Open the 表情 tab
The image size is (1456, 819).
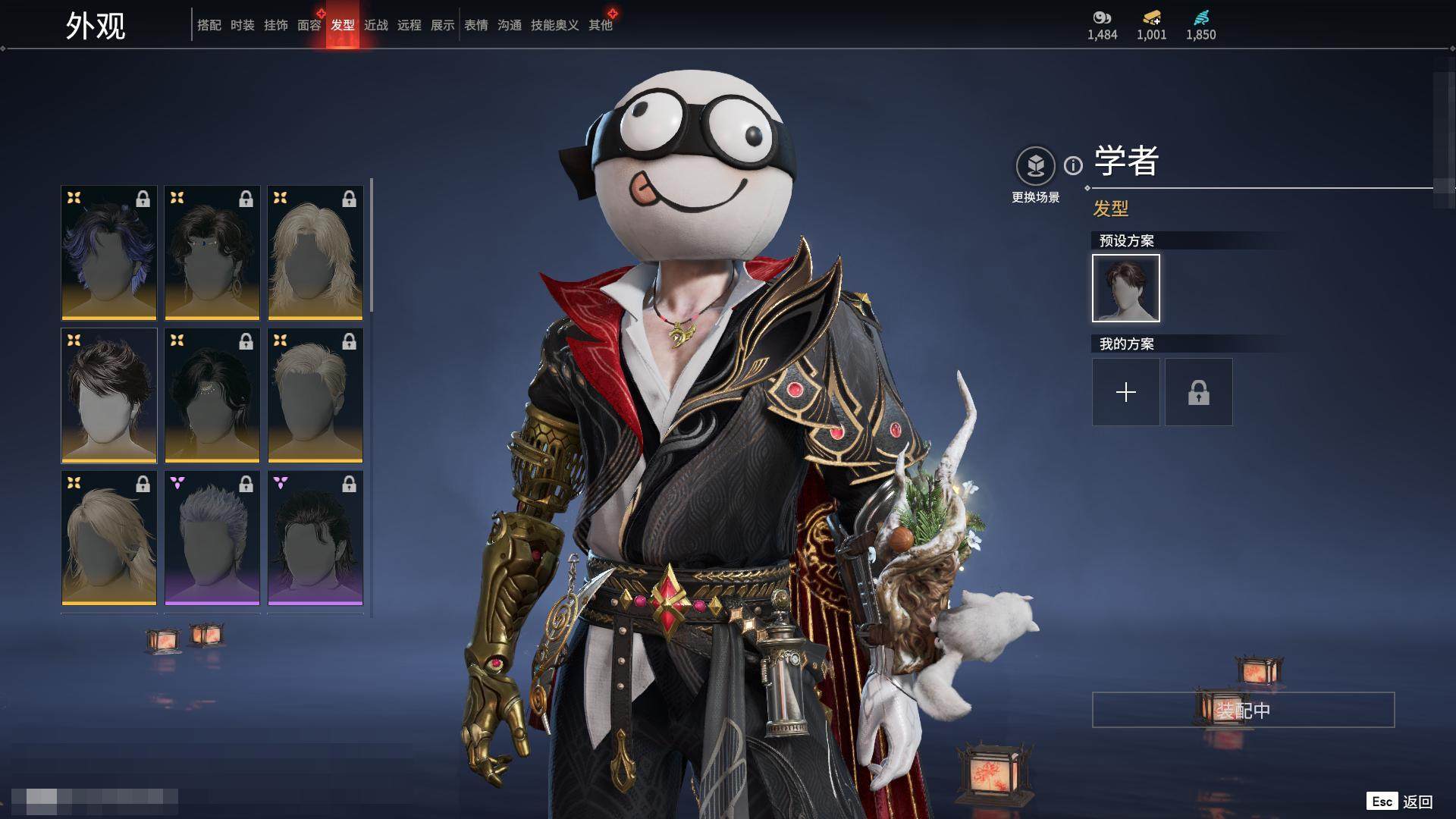tap(476, 25)
